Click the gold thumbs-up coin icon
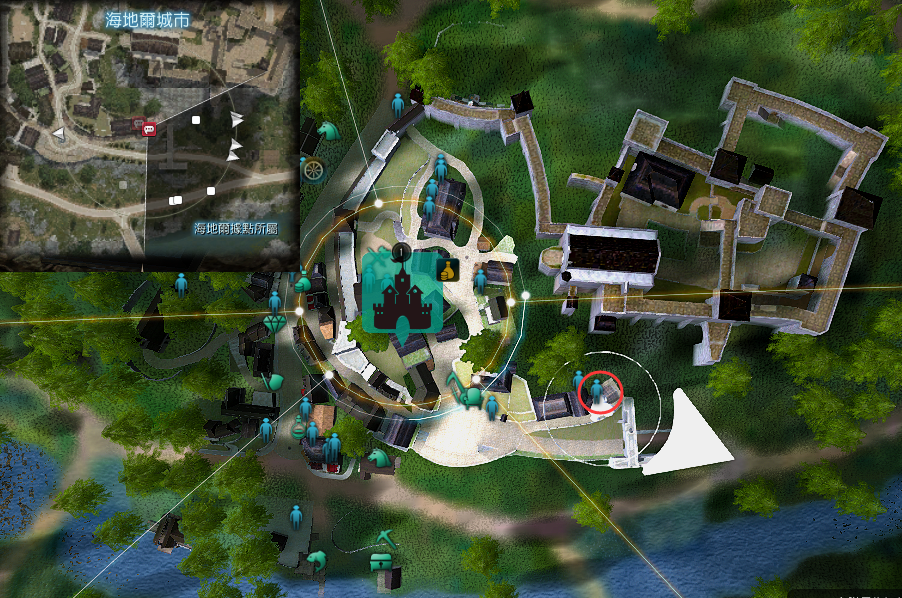This screenshot has height=598, width=902. coord(447,268)
